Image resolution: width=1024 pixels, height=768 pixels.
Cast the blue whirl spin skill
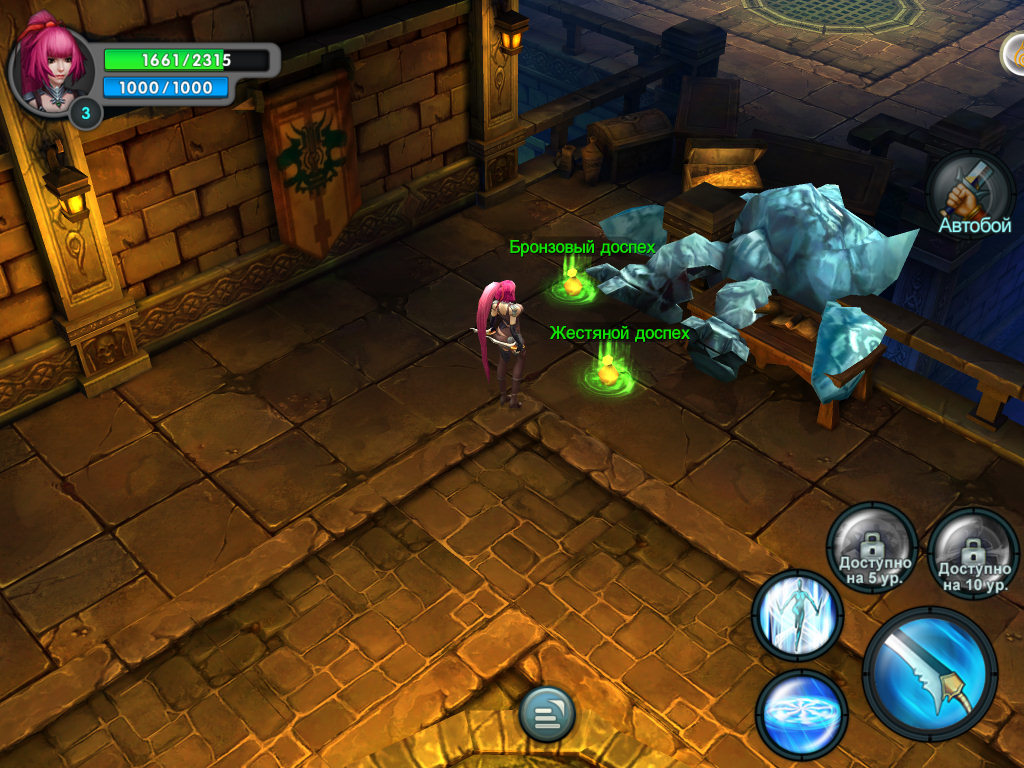tap(801, 713)
